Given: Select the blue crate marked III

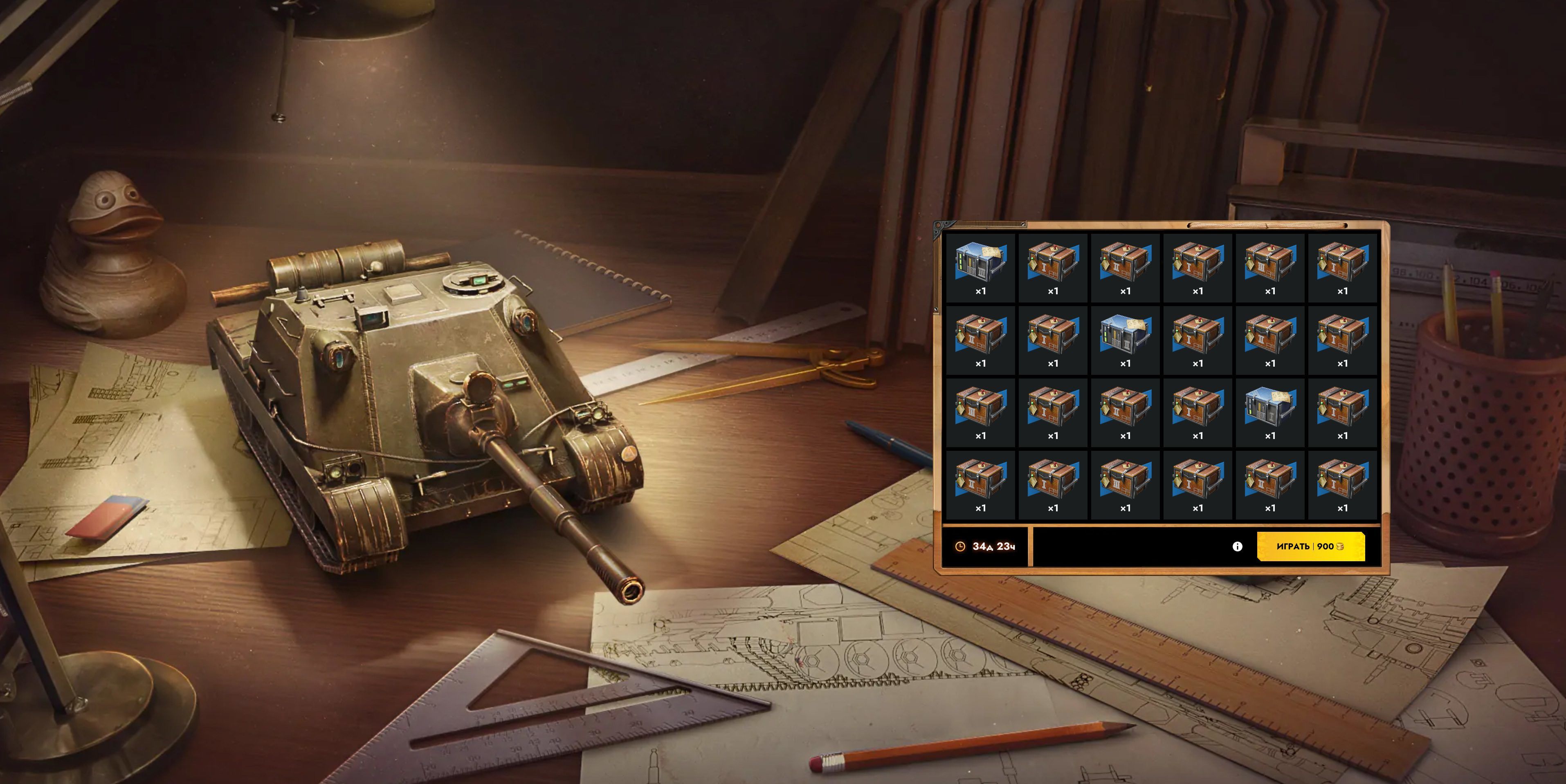Looking at the screenshot, I should point(980,267).
